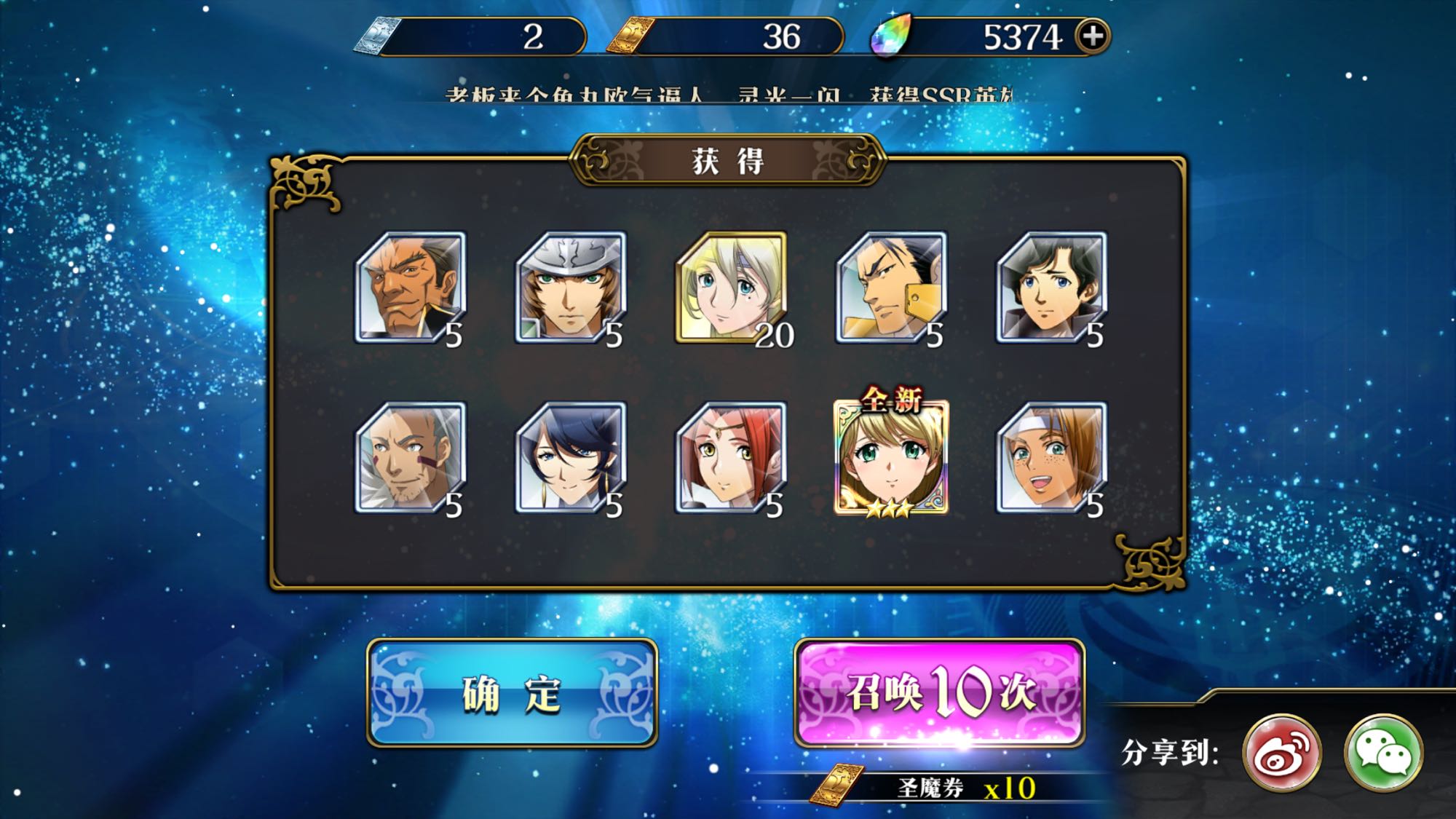Add gems with the plus button
This screenshot has height=819, width=1456.
point(1093,36)
